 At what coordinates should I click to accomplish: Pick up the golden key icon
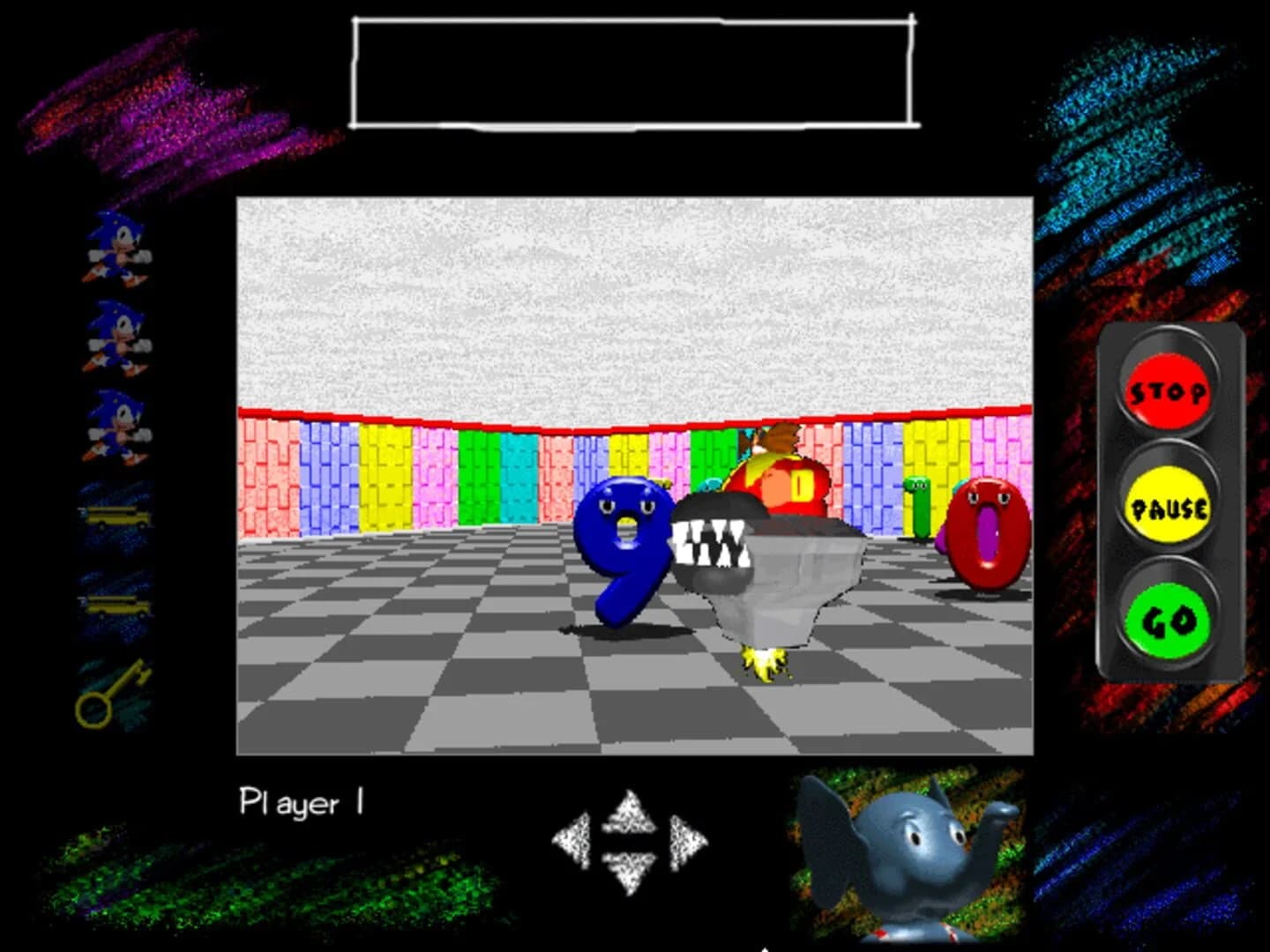[x=115, y=692]
